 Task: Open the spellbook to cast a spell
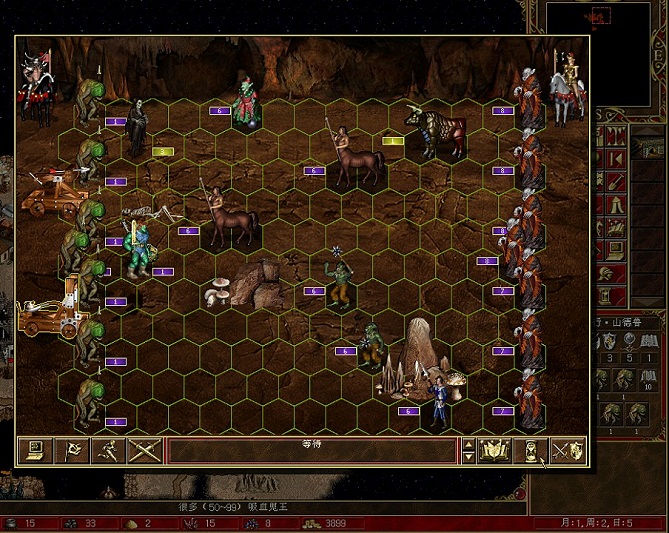click(x=494, y=451)
